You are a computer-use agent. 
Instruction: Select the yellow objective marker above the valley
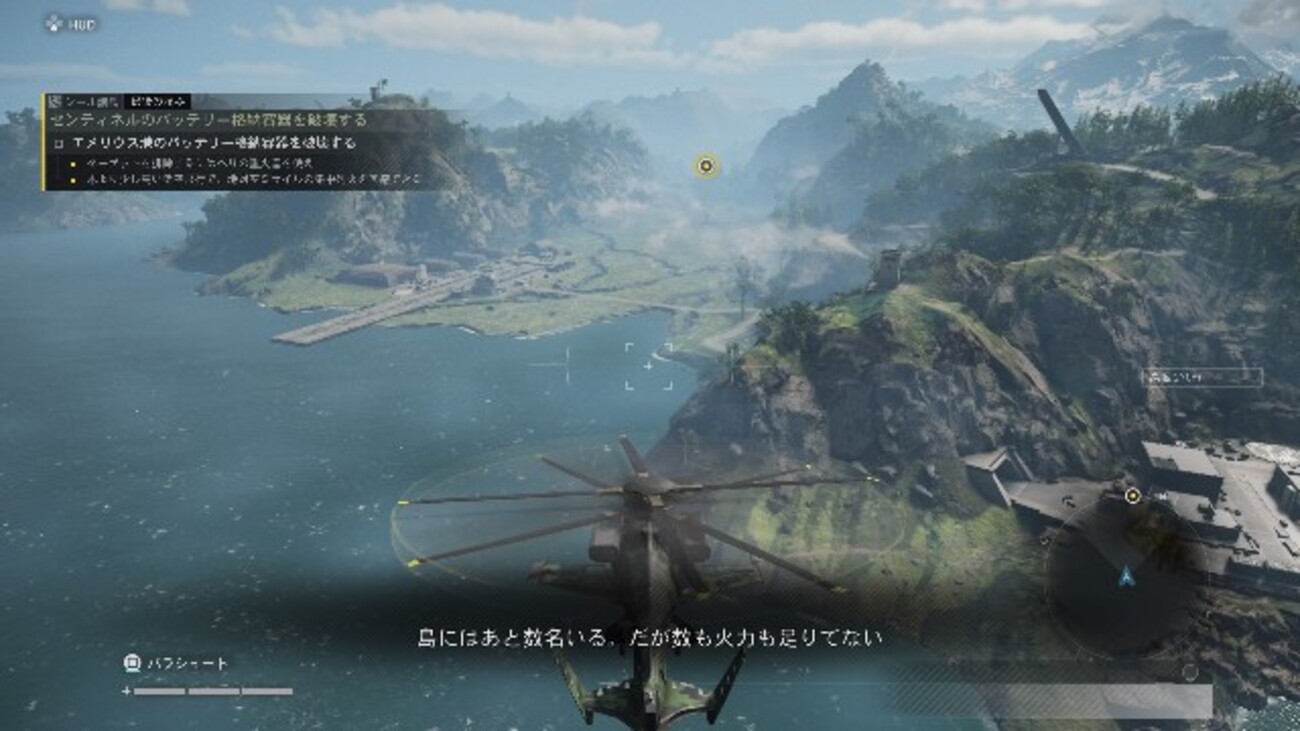tap(707, 166)
